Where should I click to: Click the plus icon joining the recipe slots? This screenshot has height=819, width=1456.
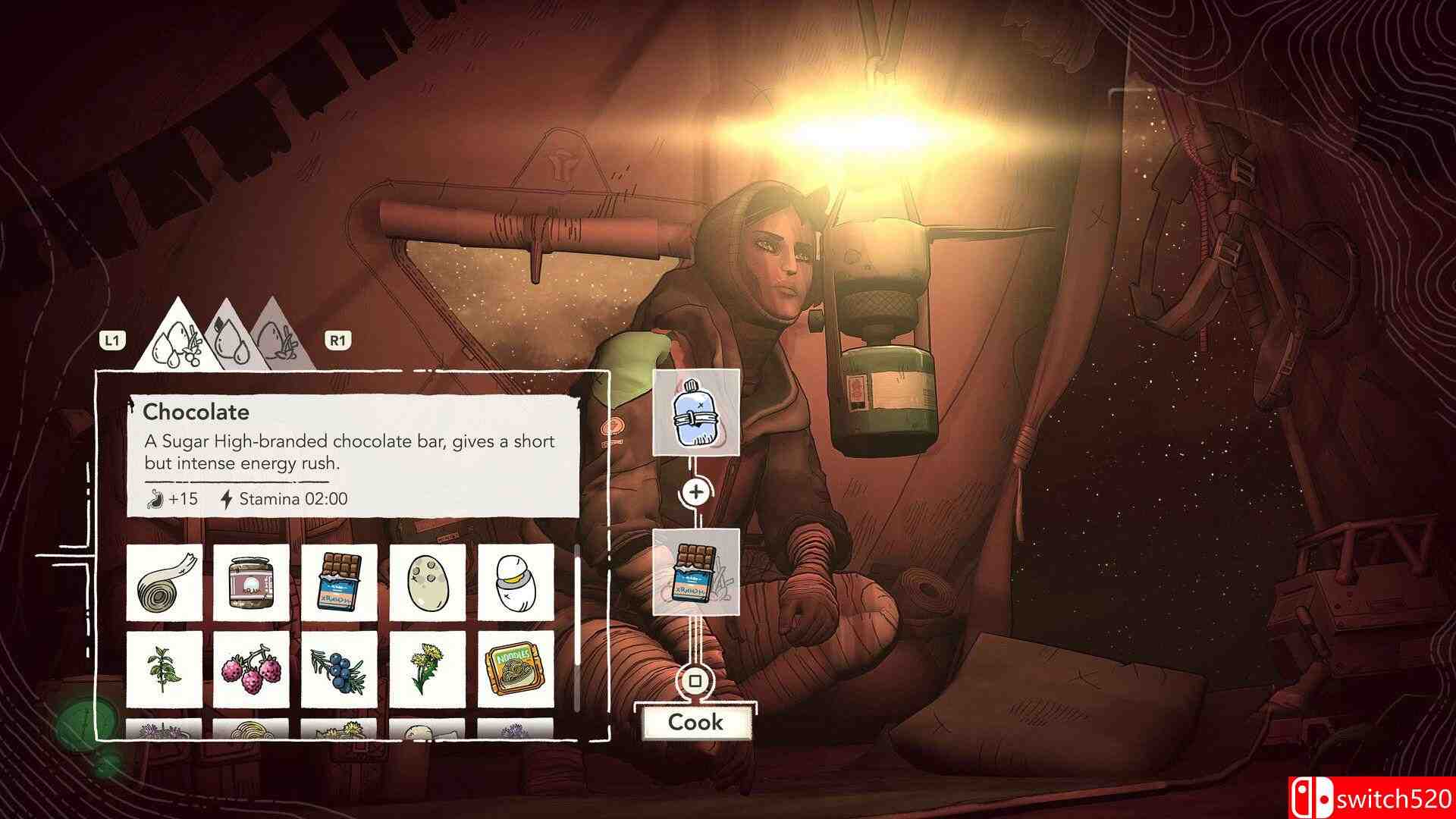[x=695, y=493]
